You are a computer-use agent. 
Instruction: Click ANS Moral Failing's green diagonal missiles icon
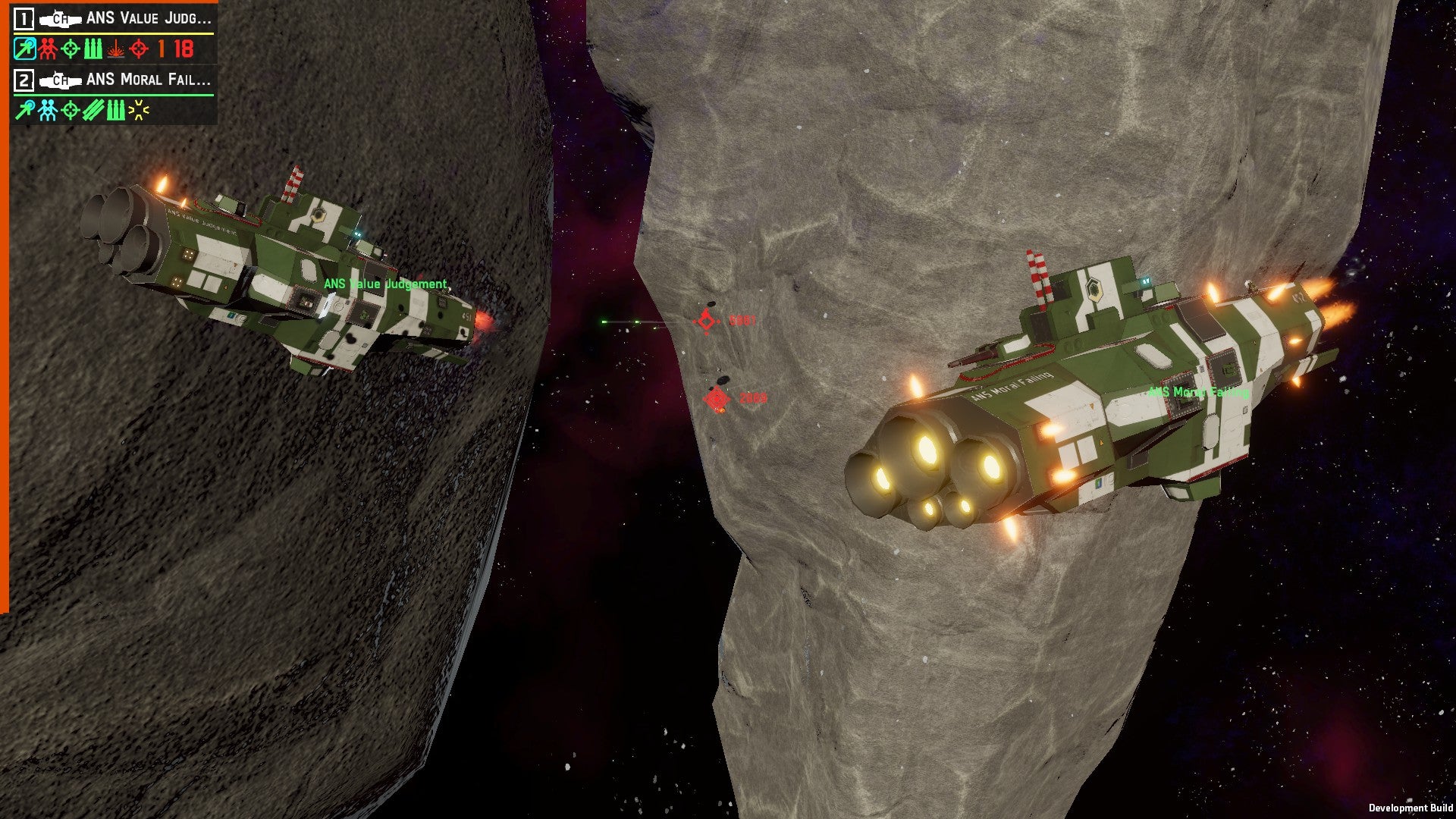tap(93, 111)
